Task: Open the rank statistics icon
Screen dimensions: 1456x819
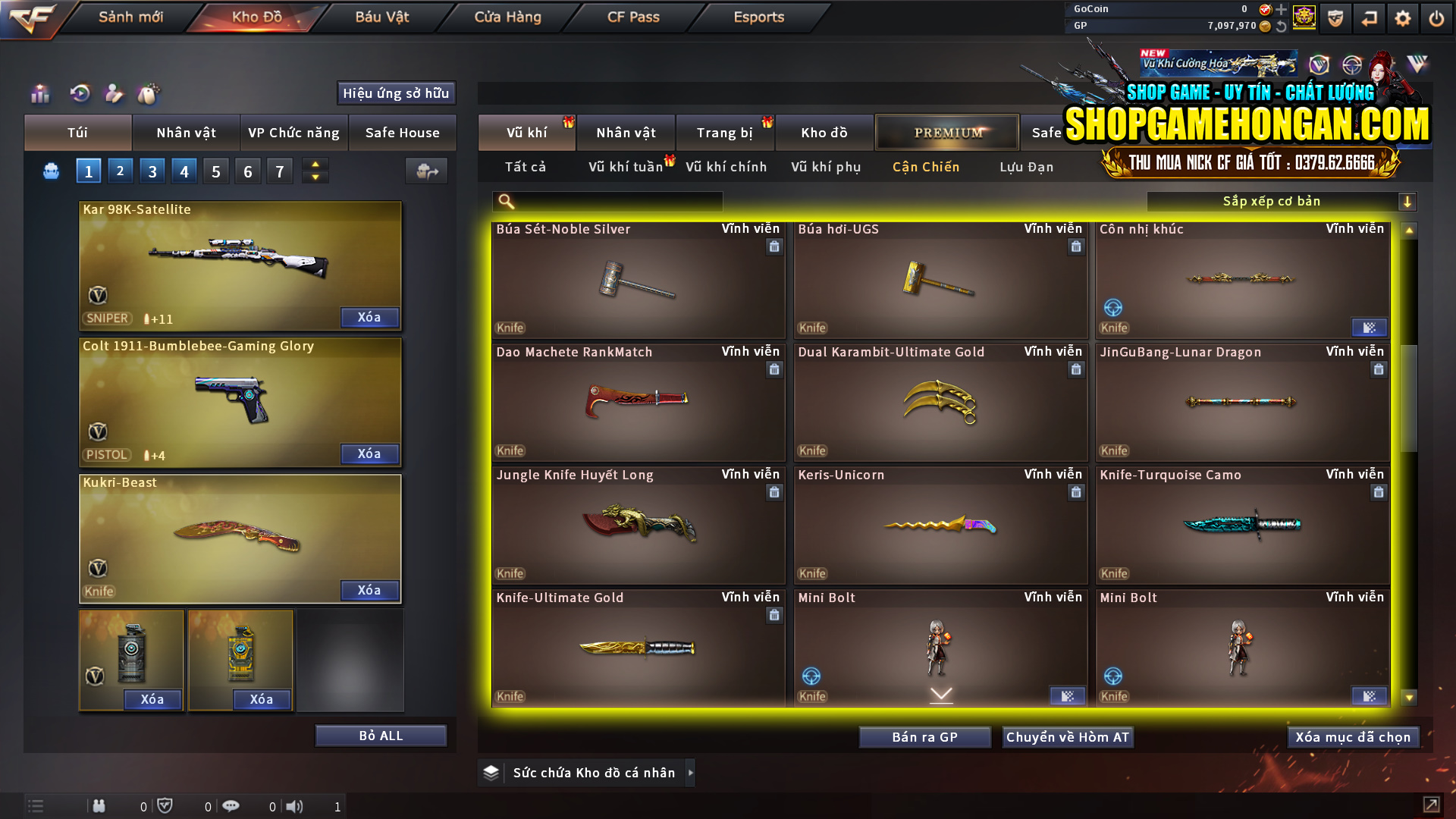Action: (x=39, y=94)
